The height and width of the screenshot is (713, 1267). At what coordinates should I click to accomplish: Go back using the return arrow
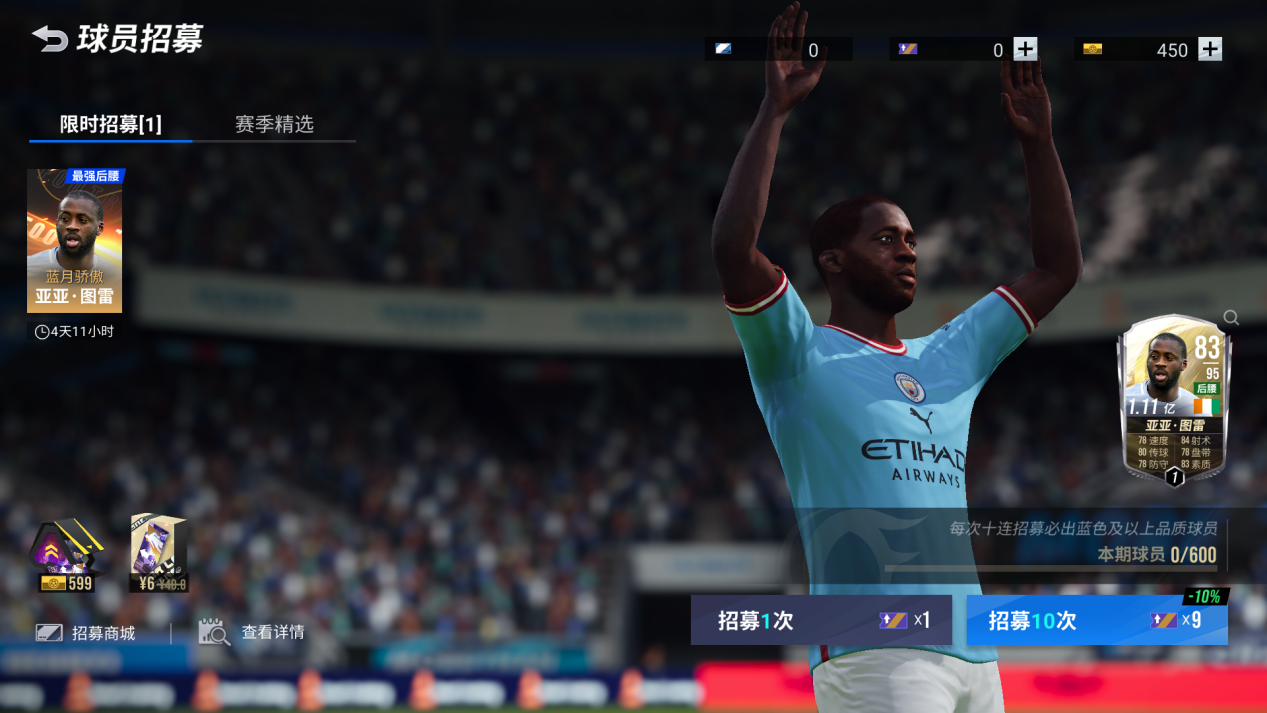coord(49,39)
